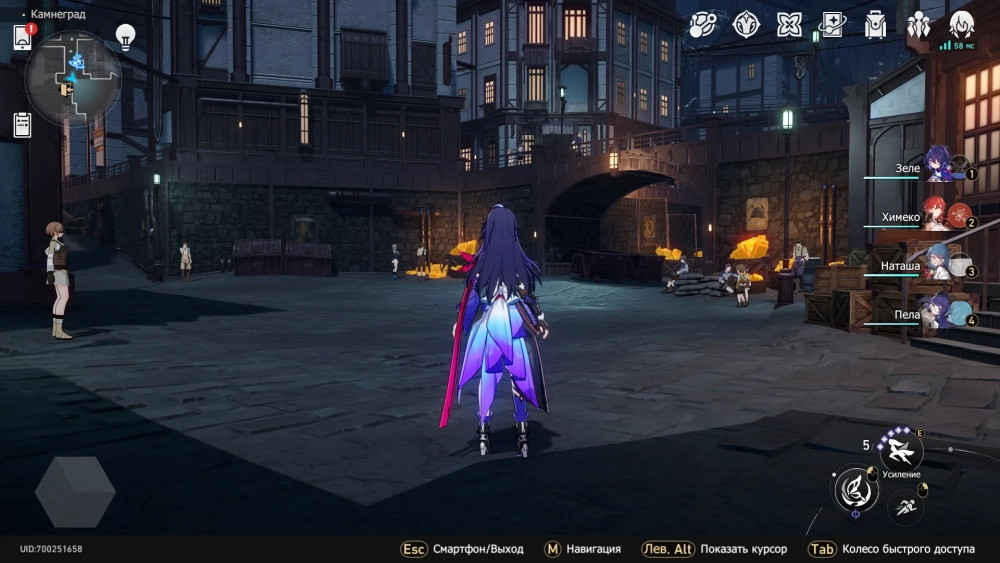
Task: Open the character portrait icon in top bar
Action: coord(961,24)
